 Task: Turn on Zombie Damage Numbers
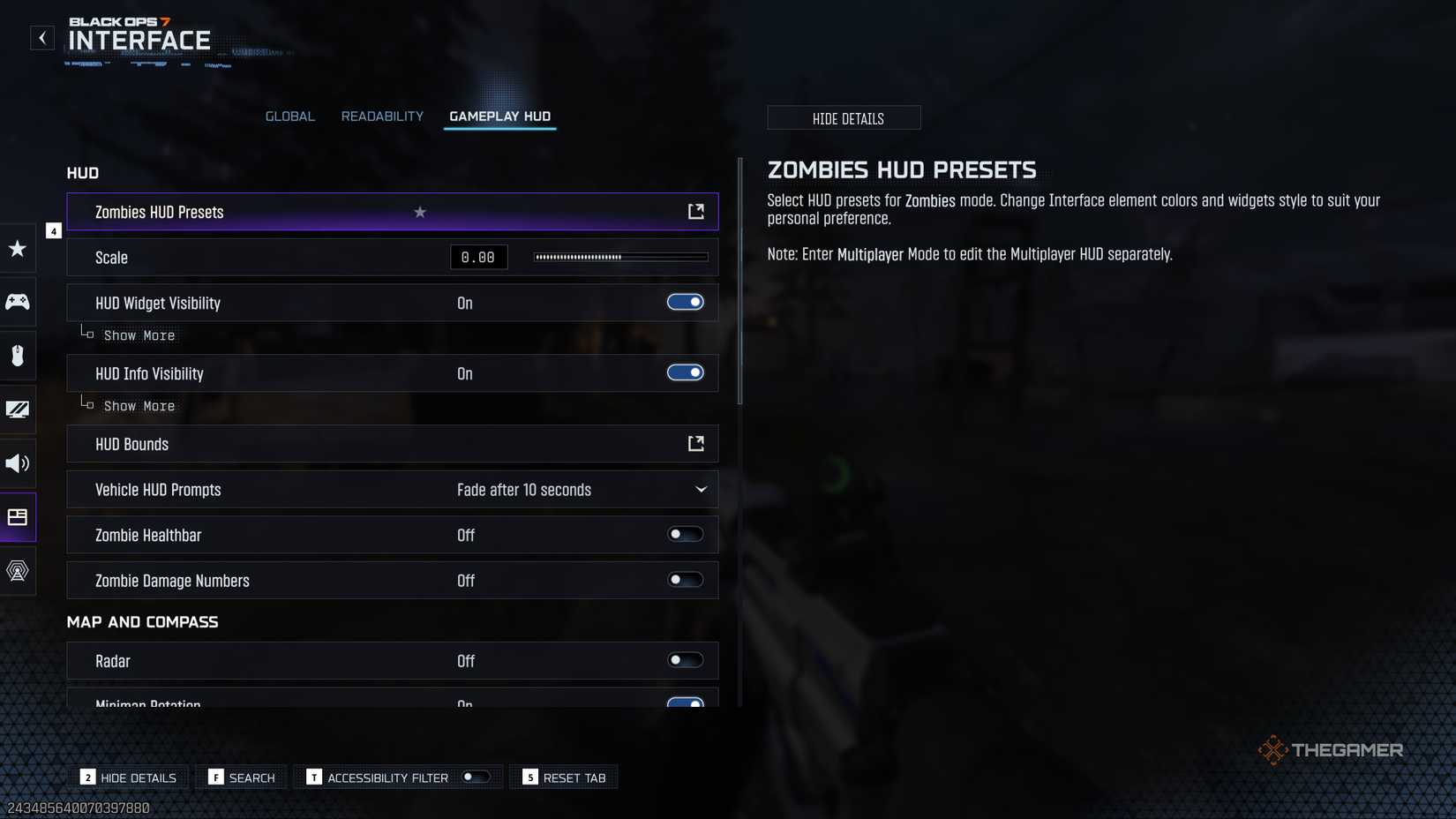pyautogui.click(x=686, y=580)
